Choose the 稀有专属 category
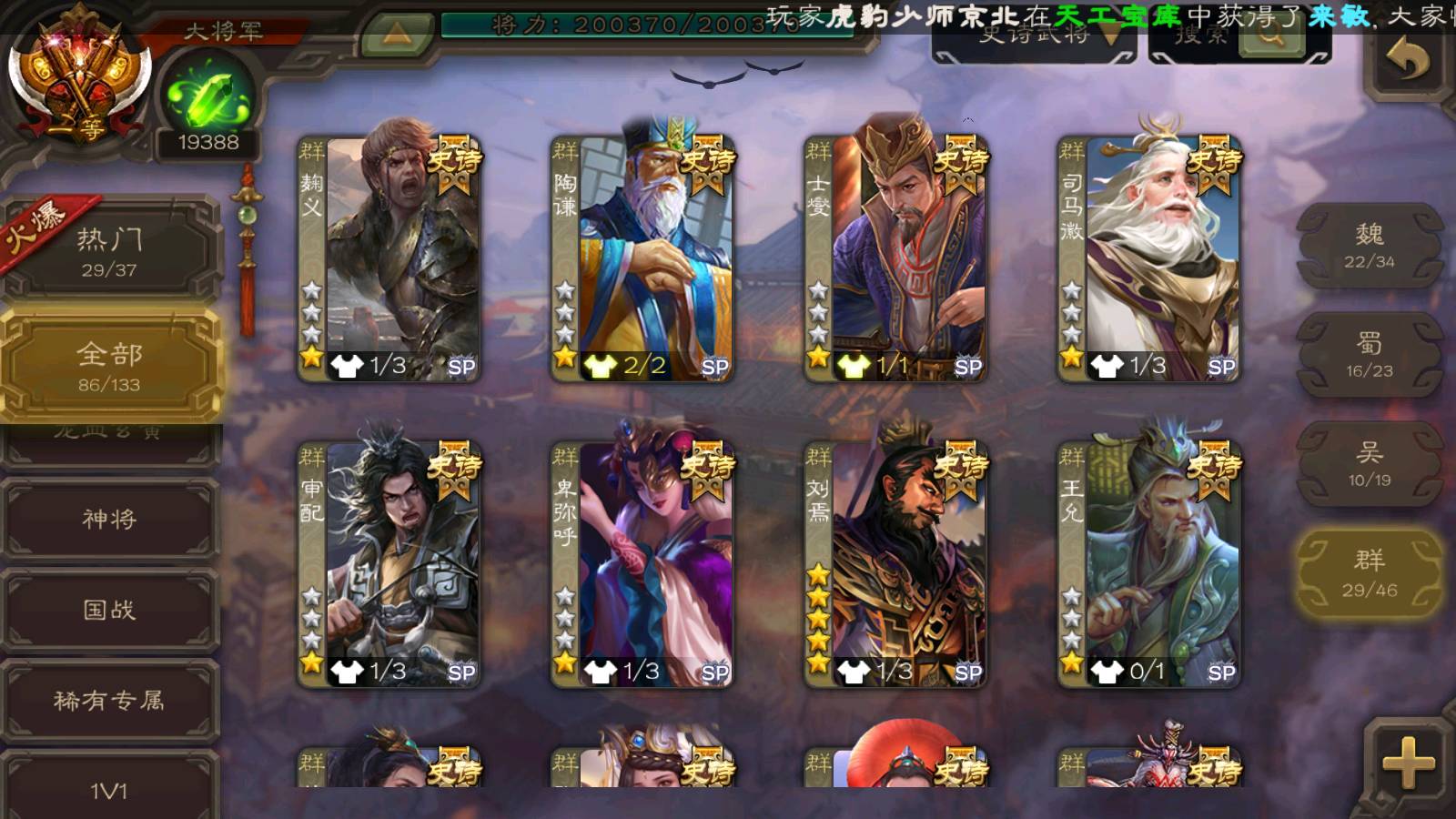Screen dimensions: 1456x819 109,700
